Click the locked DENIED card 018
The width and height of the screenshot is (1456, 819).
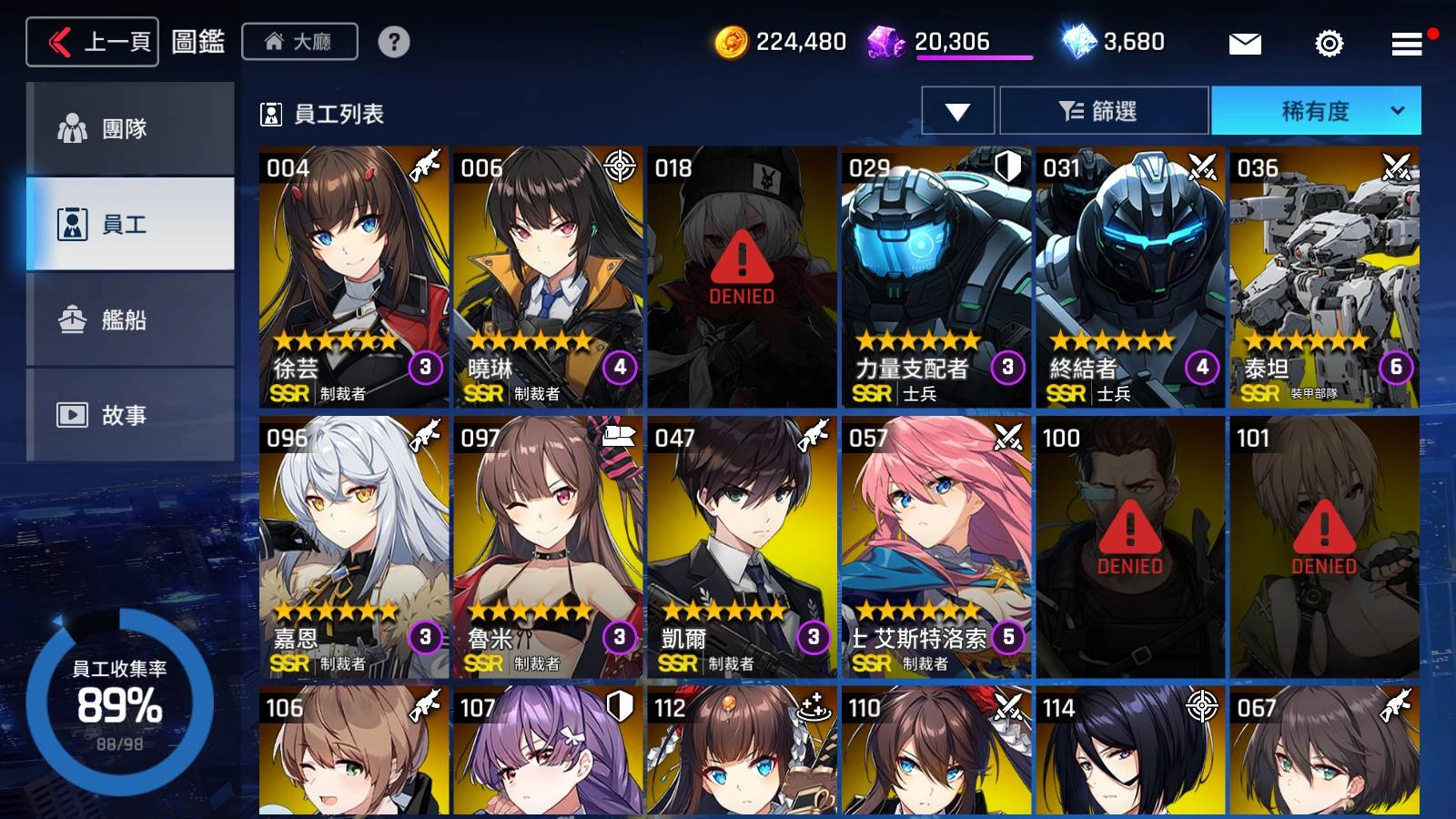click(742, 276)
